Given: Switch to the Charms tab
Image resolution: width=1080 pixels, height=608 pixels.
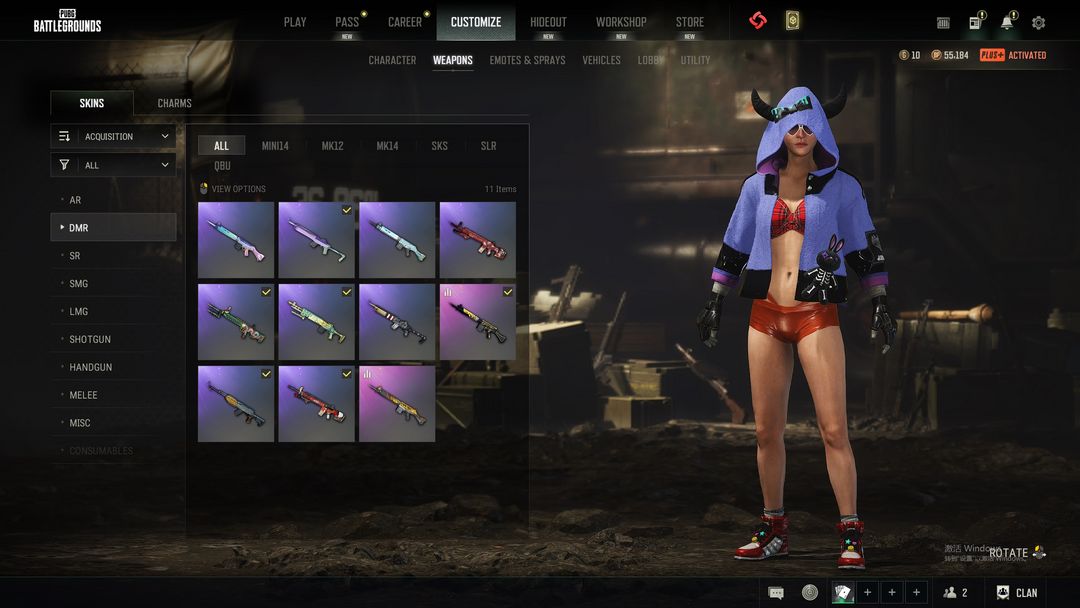Looking at the screenshot, I should tap(174, 103).
